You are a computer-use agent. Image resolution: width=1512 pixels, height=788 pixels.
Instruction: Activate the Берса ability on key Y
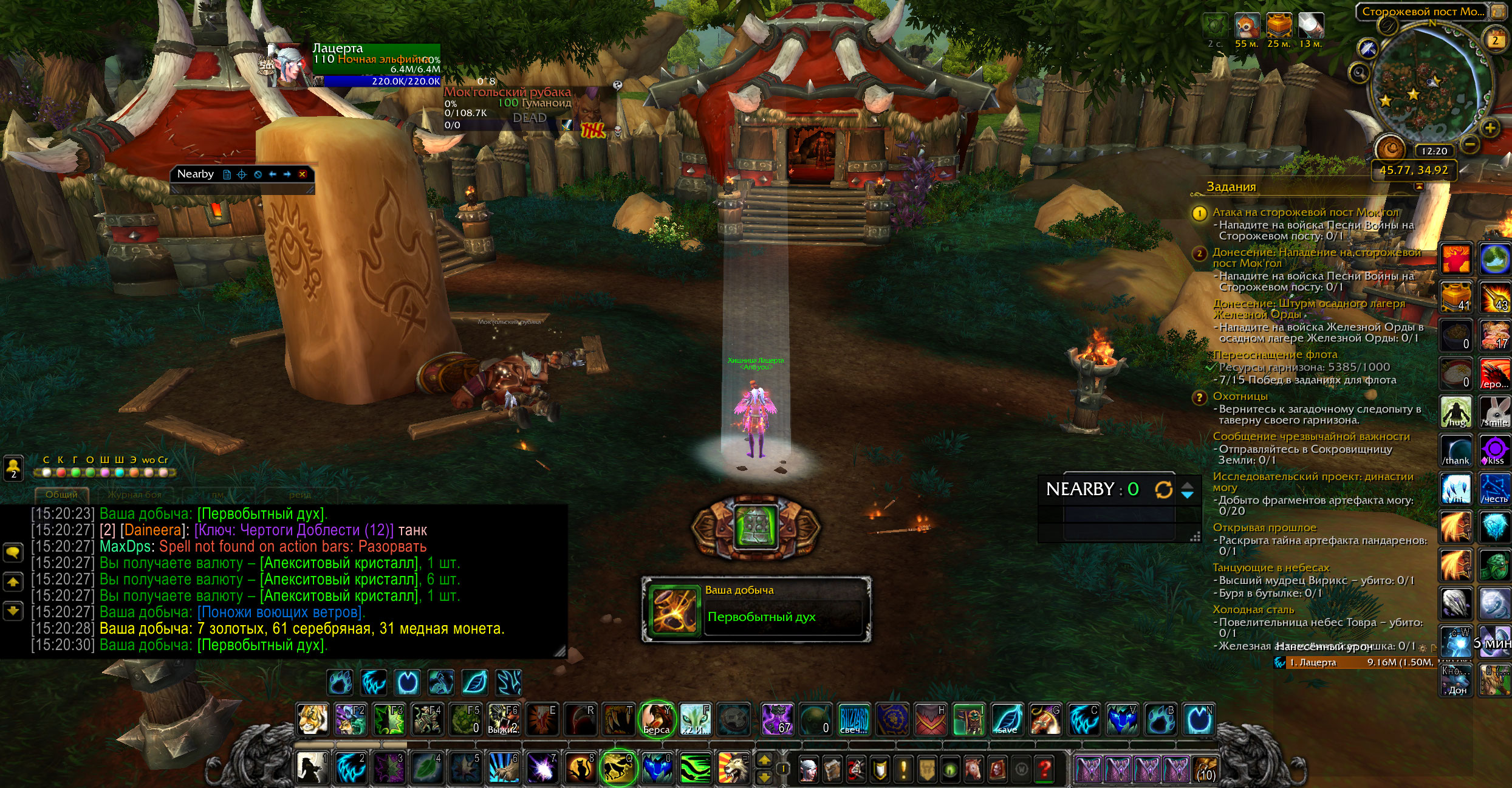(657, 719)
